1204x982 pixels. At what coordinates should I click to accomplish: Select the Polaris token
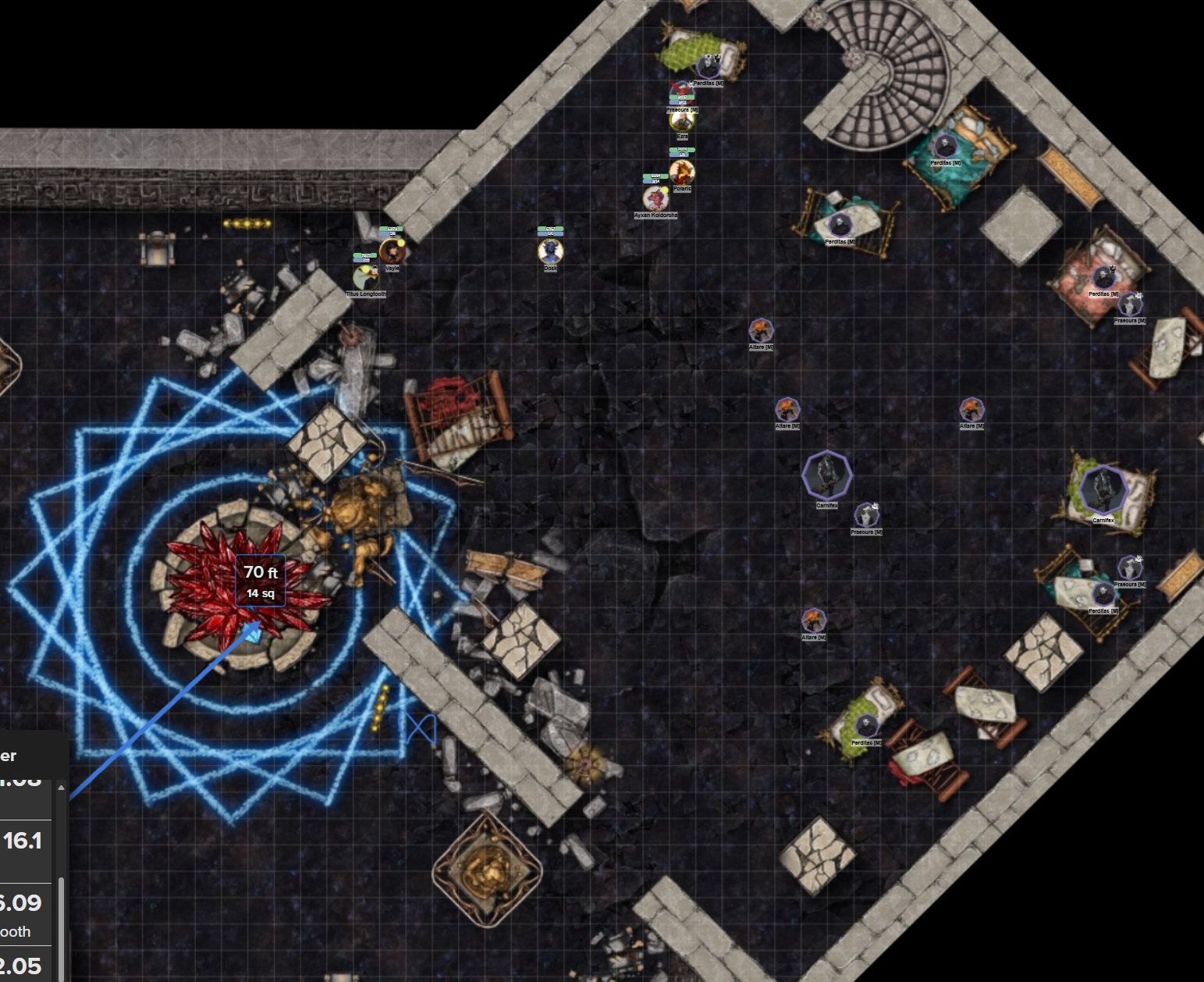pyautogui.click(x=682, y=173)
